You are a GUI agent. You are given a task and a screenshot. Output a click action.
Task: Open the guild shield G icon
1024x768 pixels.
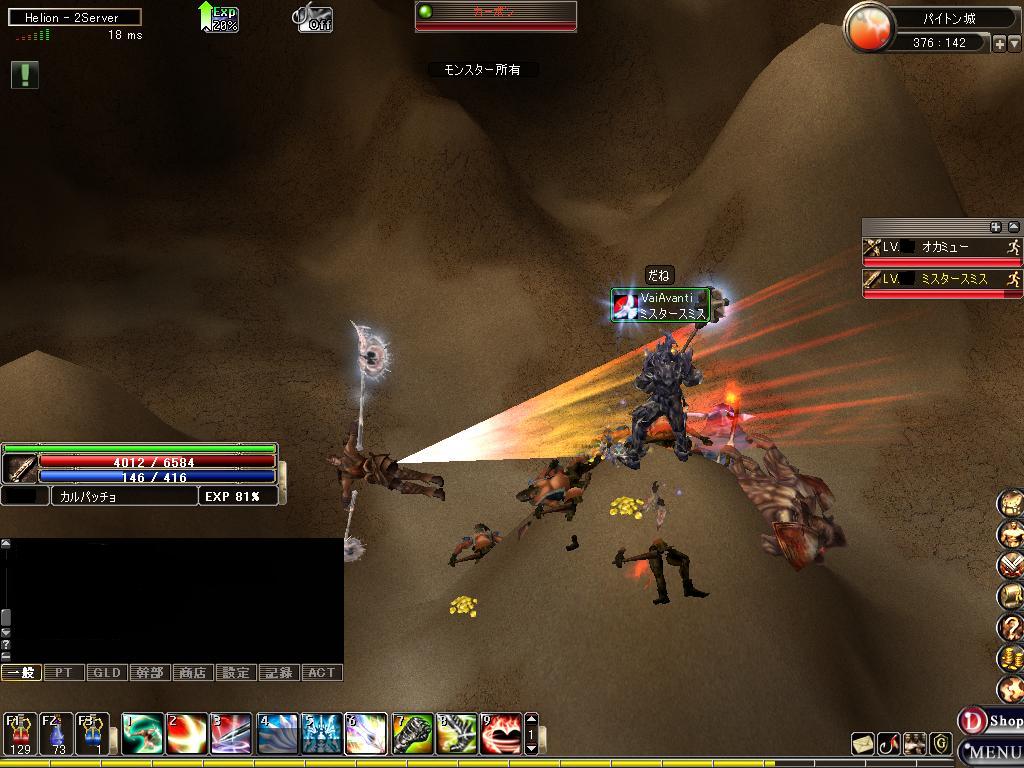(940, 744)
